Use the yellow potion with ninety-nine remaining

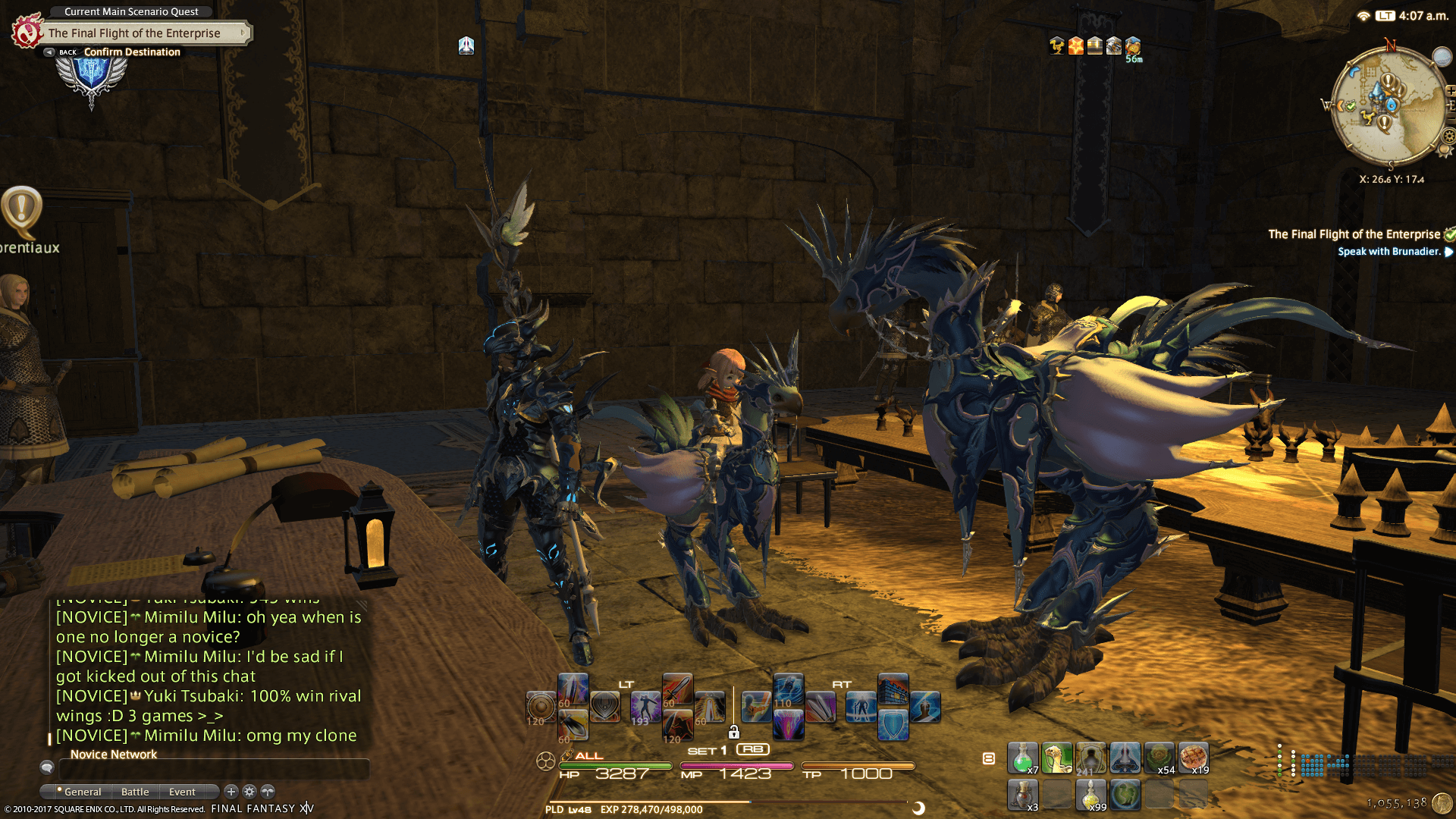pyautogui.click(x=1090, y=795)
